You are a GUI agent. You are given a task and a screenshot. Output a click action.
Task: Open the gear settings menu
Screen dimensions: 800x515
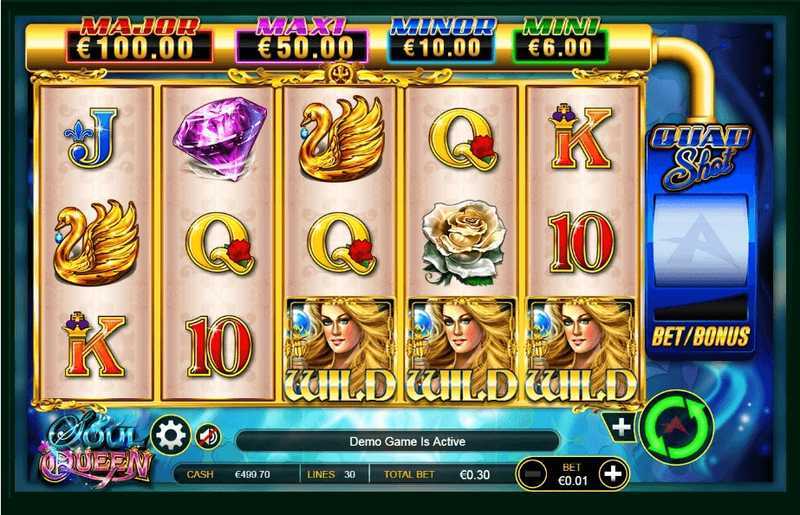pos(170,436)
